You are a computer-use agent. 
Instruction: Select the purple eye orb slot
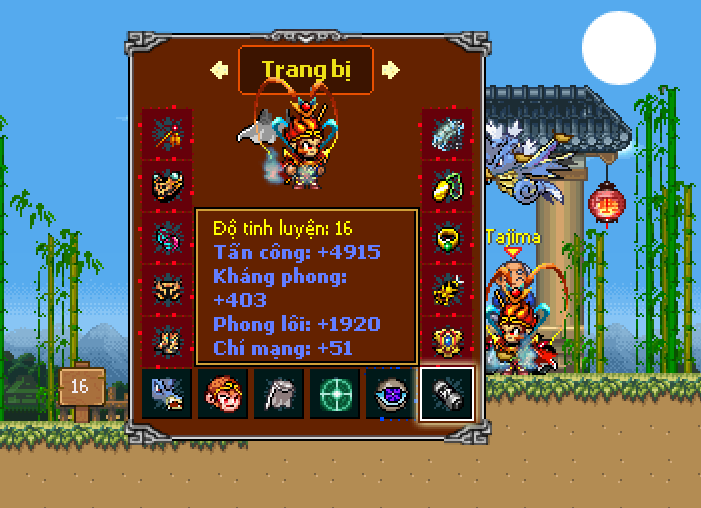[390, 394]
